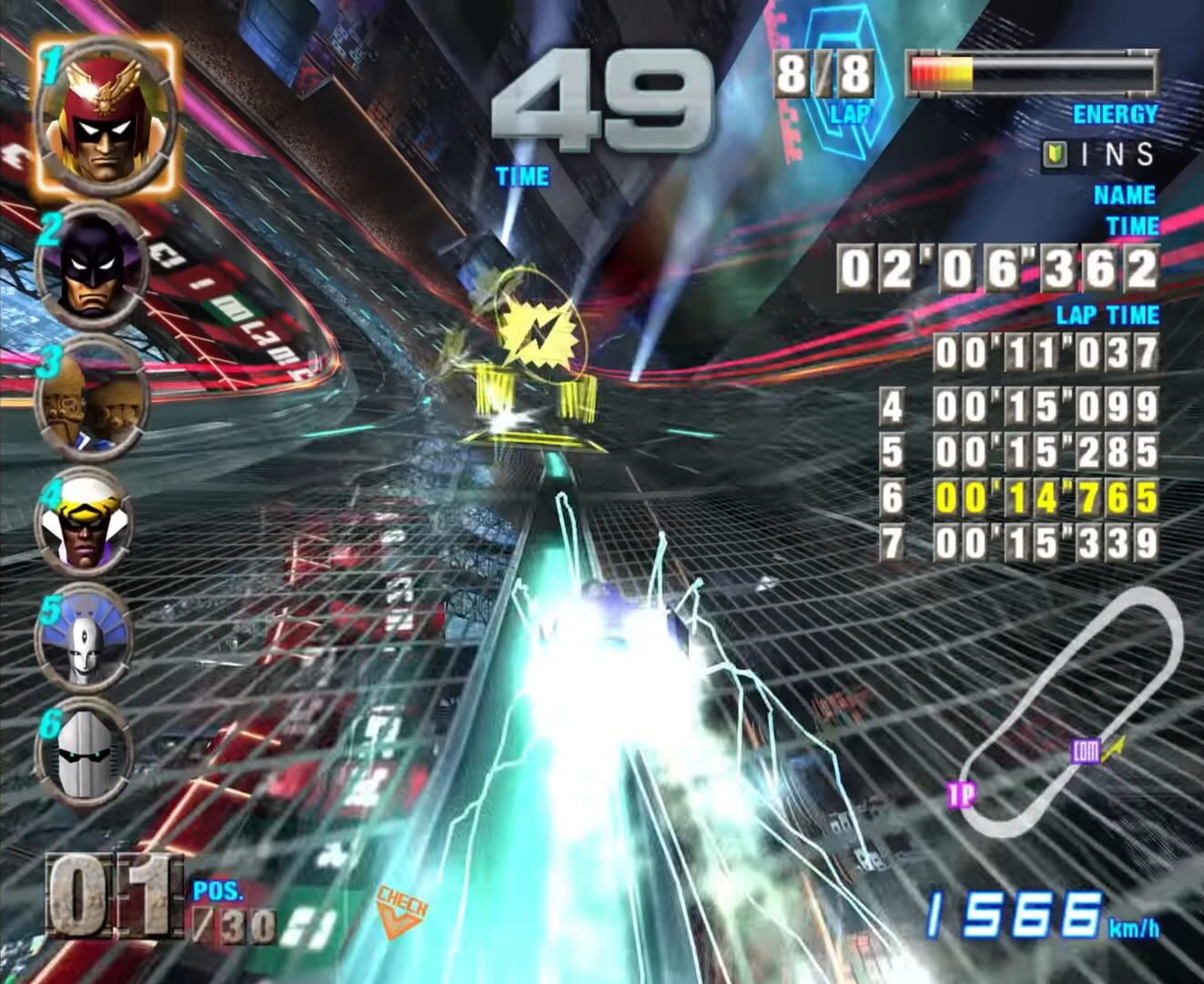Click the green shield icon beside INS
1204x984 pixels.
point(1054,155)
